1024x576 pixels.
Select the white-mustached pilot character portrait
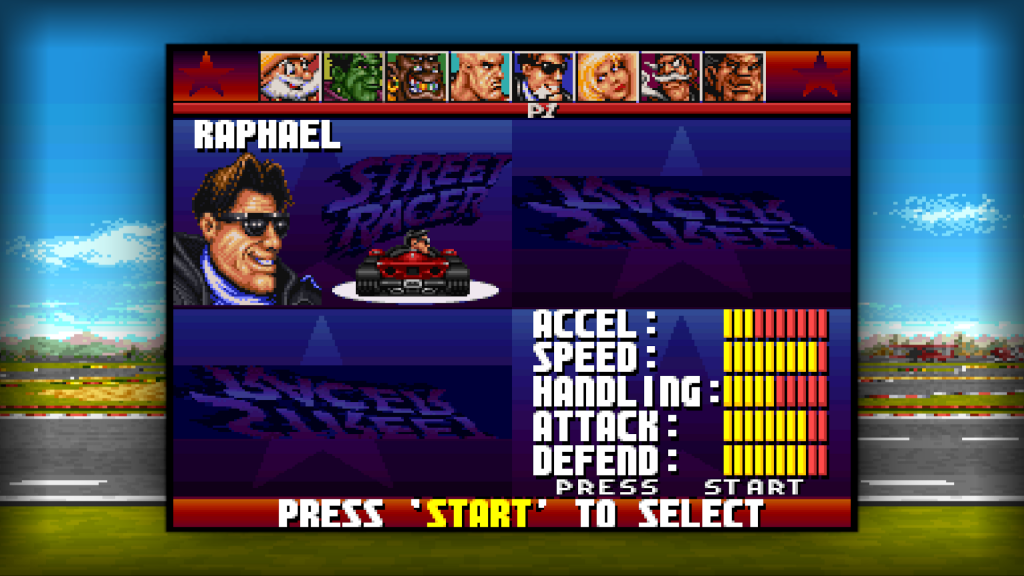tap(670, 76)
